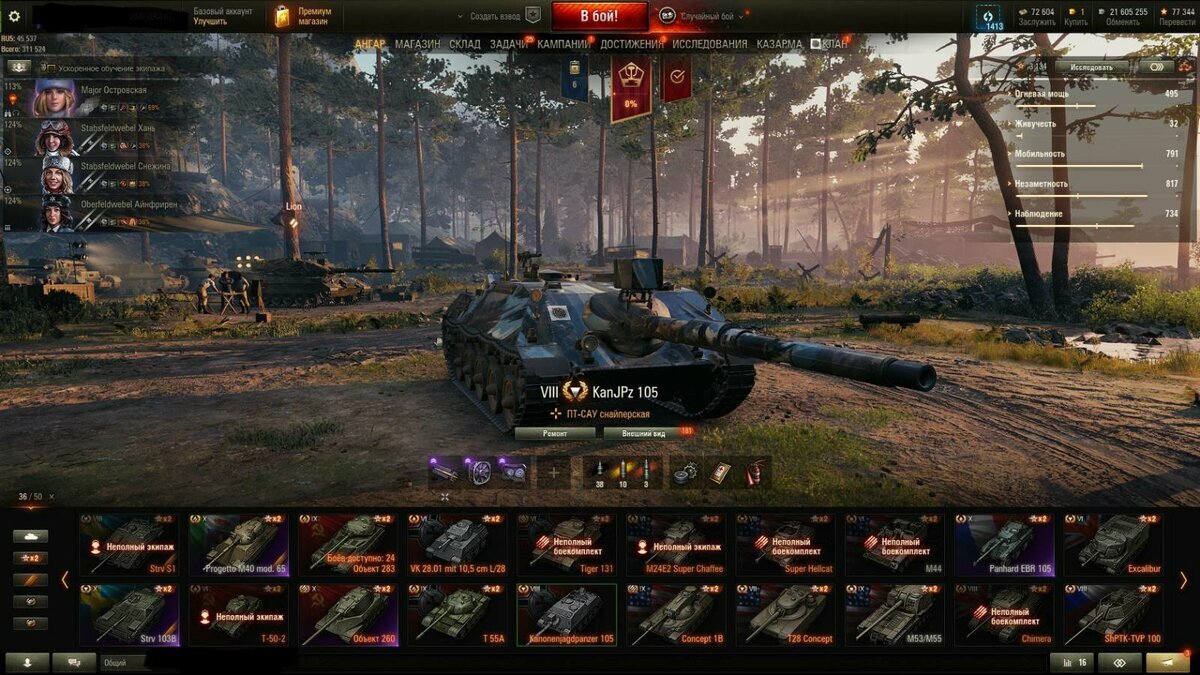Open the Внешний вид customization
The height and width of the screenshot is (675, 1200).
(646, 433)
